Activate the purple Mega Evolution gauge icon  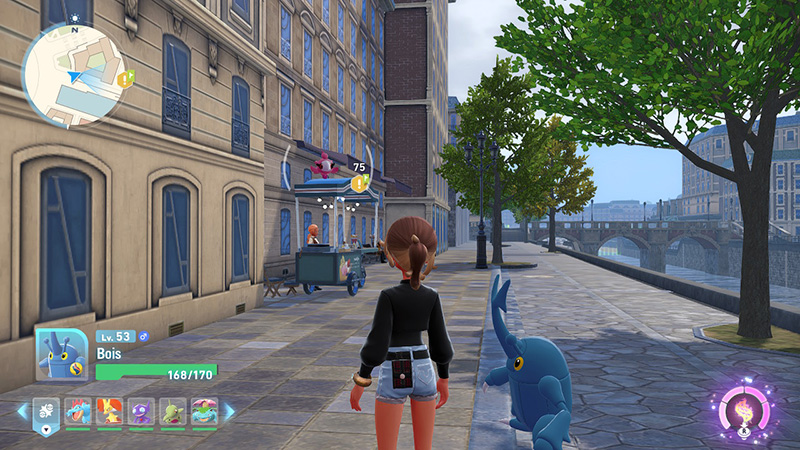(744, 409)
